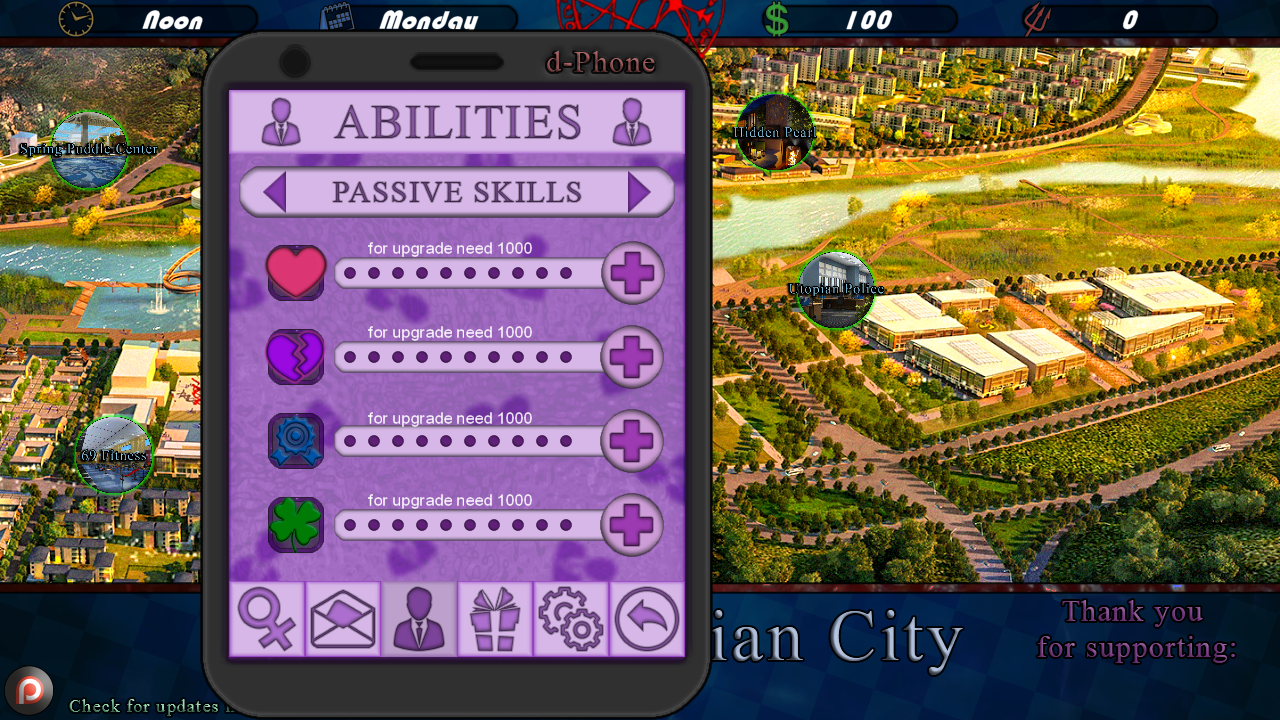Open the envelope messages tab
1280x720 pixels.
pos(343,619)
